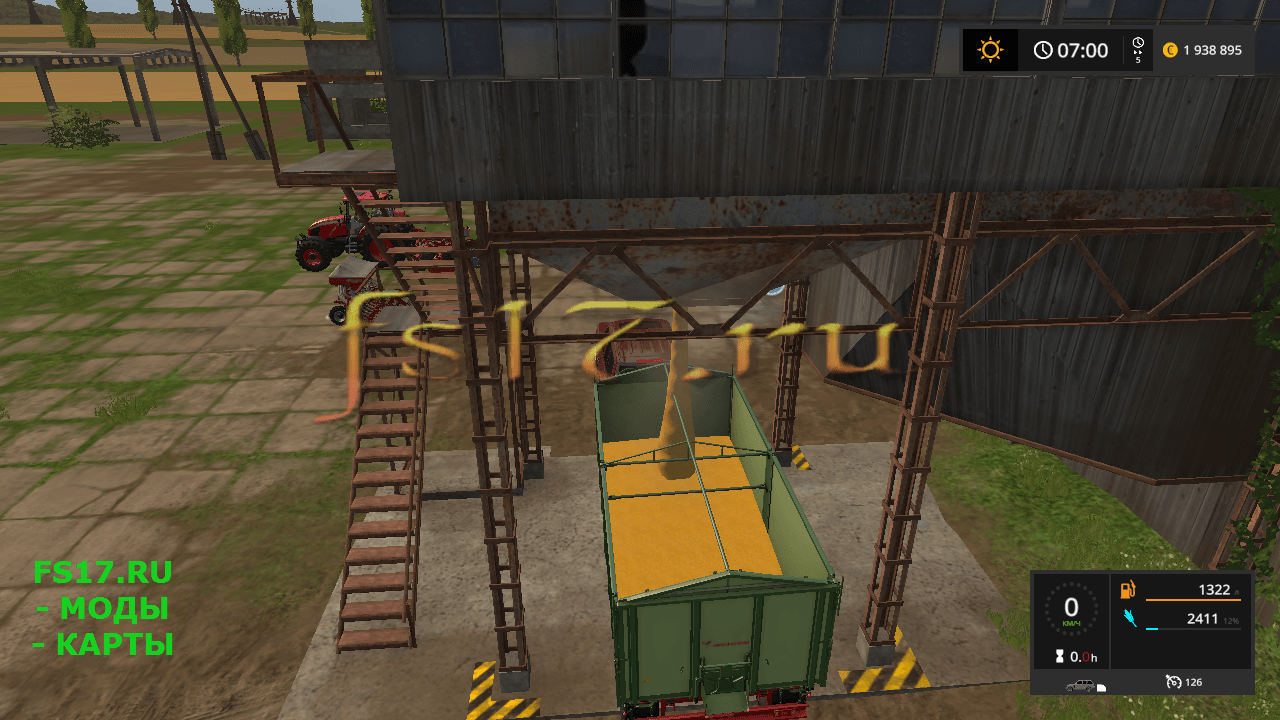Click the blue wheat fill-level icon
Image resolution: width=1280 pixels, height=720 pixels.
1128,619
